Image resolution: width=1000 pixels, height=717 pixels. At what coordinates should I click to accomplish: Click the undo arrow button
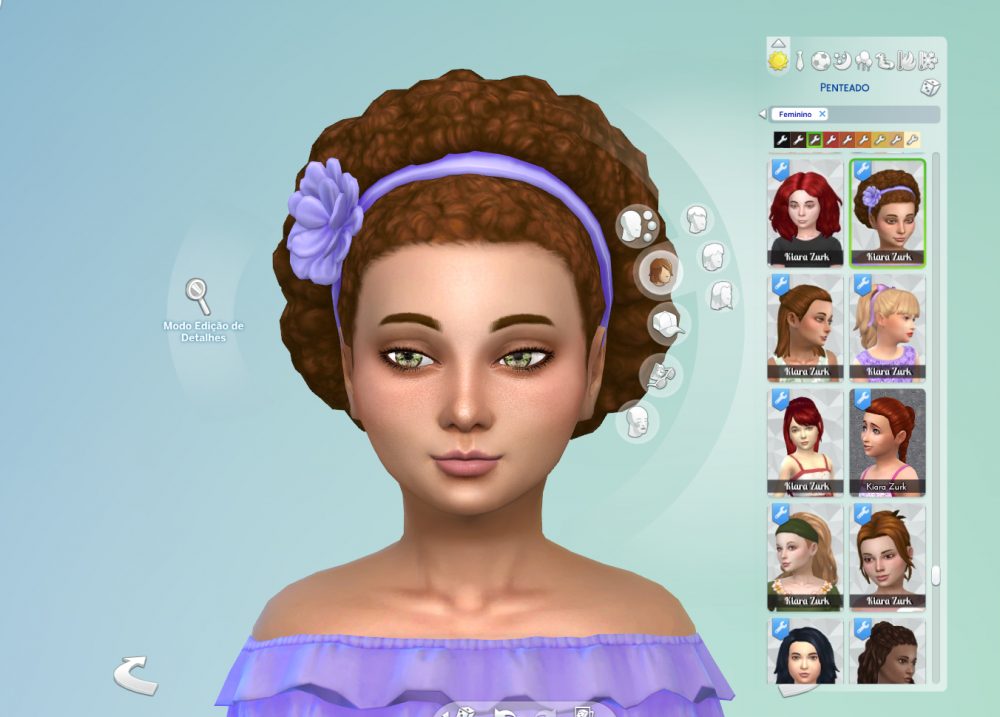pos(135,675)
